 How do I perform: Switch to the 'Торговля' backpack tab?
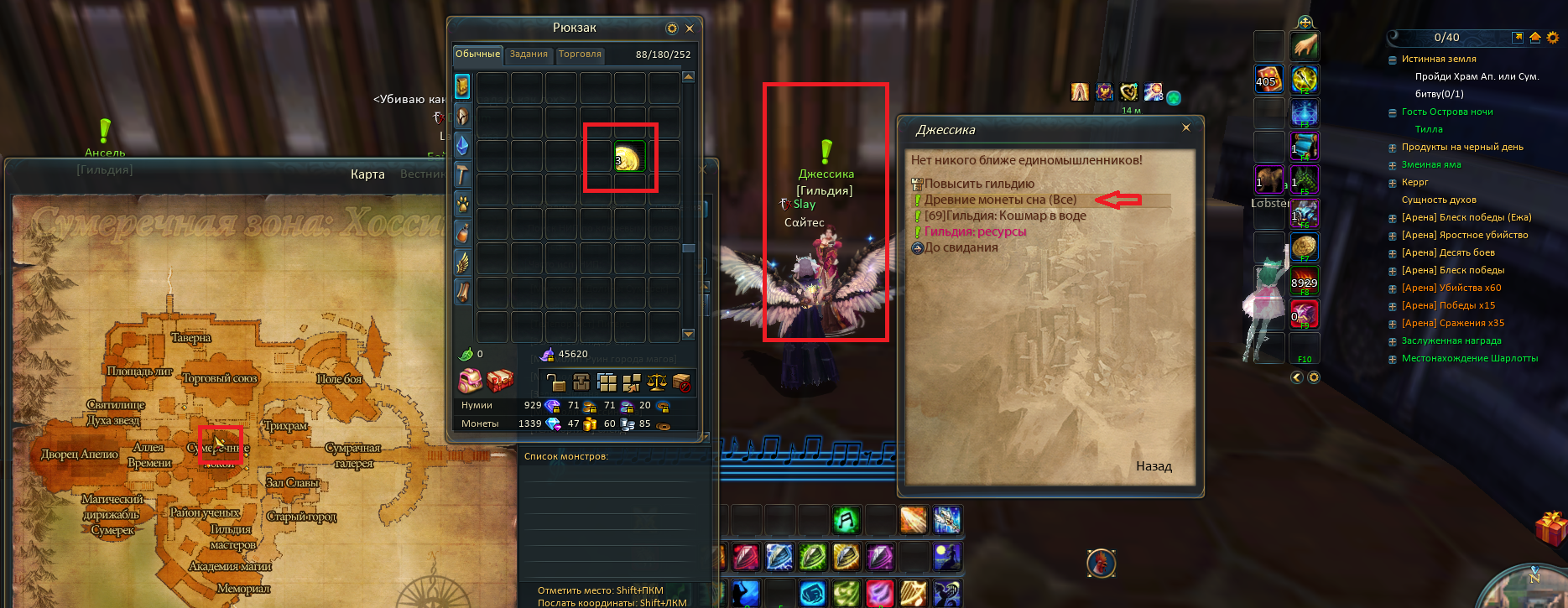click(x=580, y=55)
